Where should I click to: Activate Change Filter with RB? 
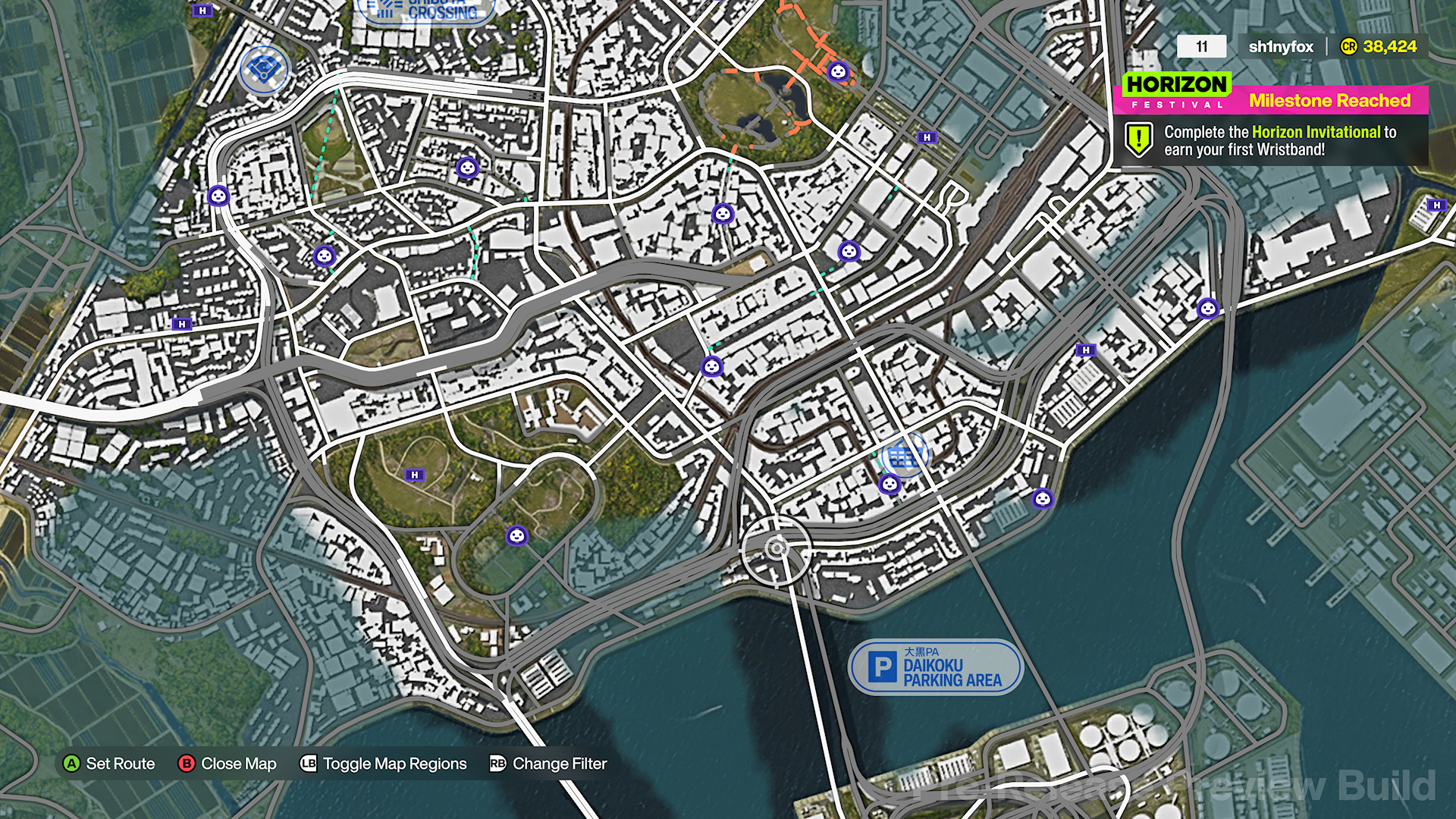pos(548,764)
